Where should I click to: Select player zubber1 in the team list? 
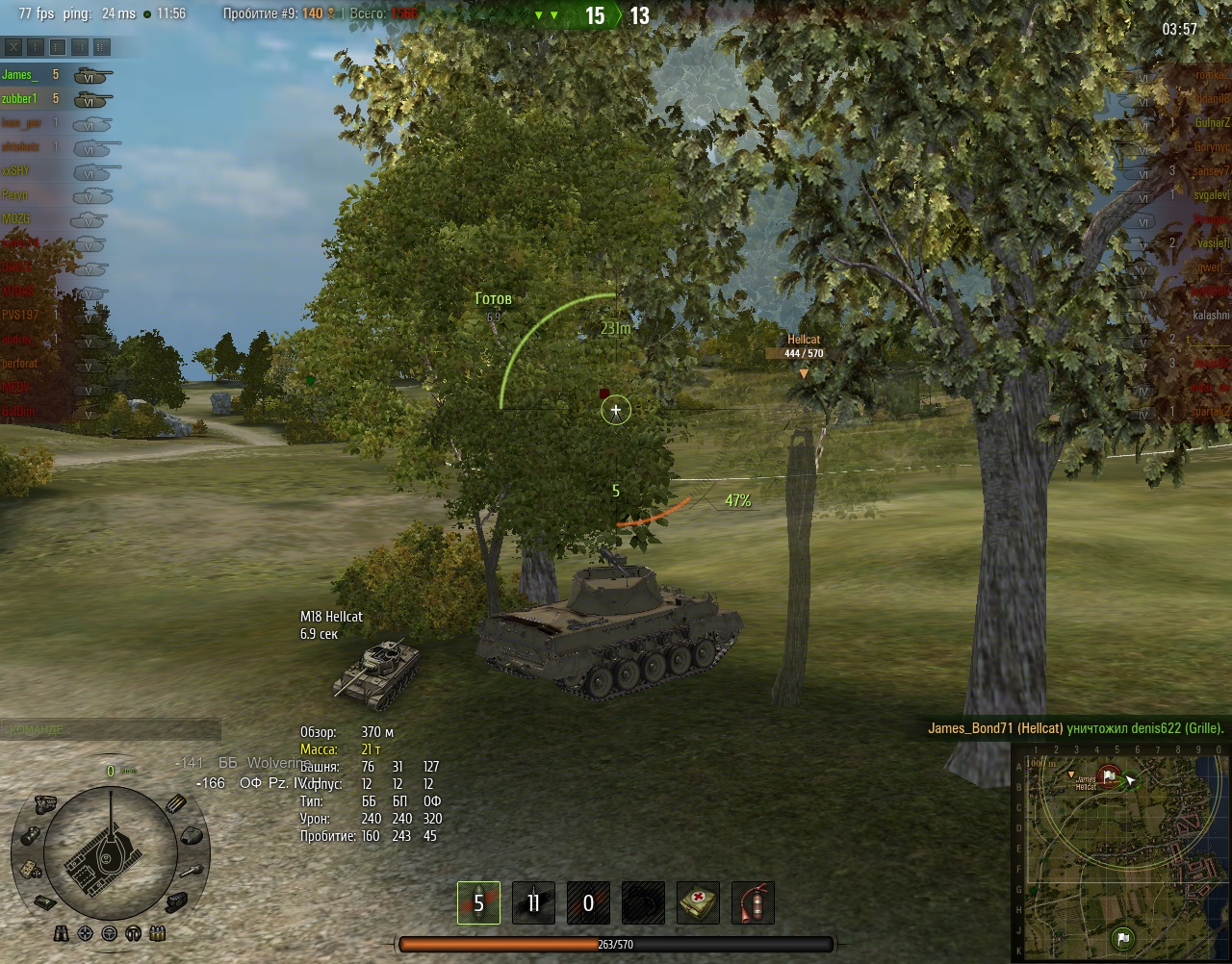pos(21,98)
